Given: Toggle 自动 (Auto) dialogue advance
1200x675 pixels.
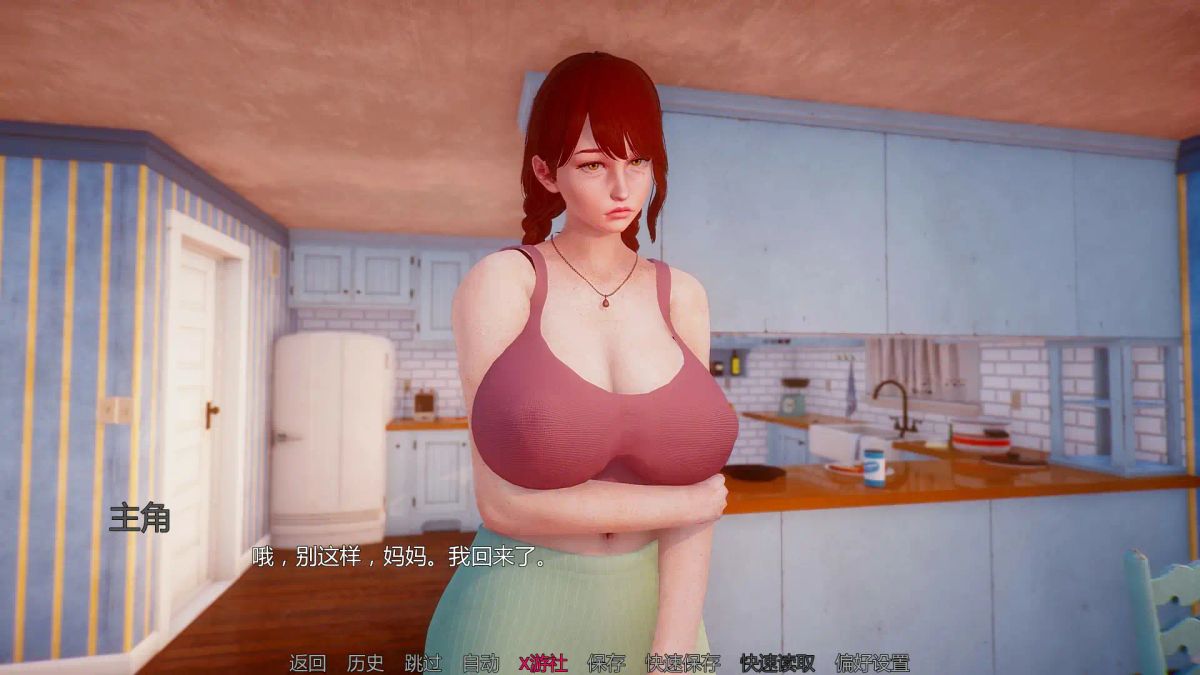Looking at the screenshot, I should coord(480,662).
